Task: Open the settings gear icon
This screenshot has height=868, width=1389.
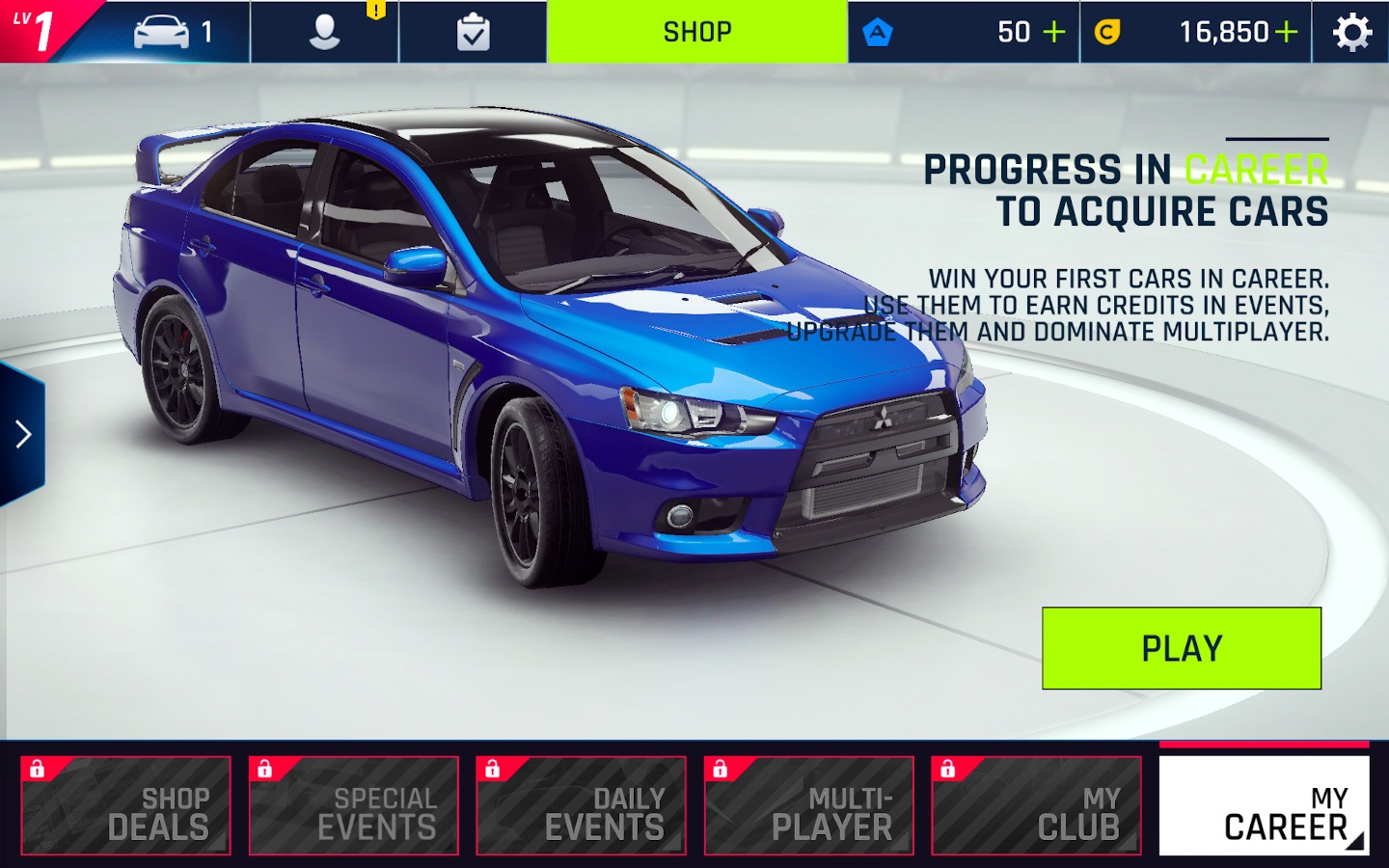Action: pyautogui.click(x=1351, y=33)
